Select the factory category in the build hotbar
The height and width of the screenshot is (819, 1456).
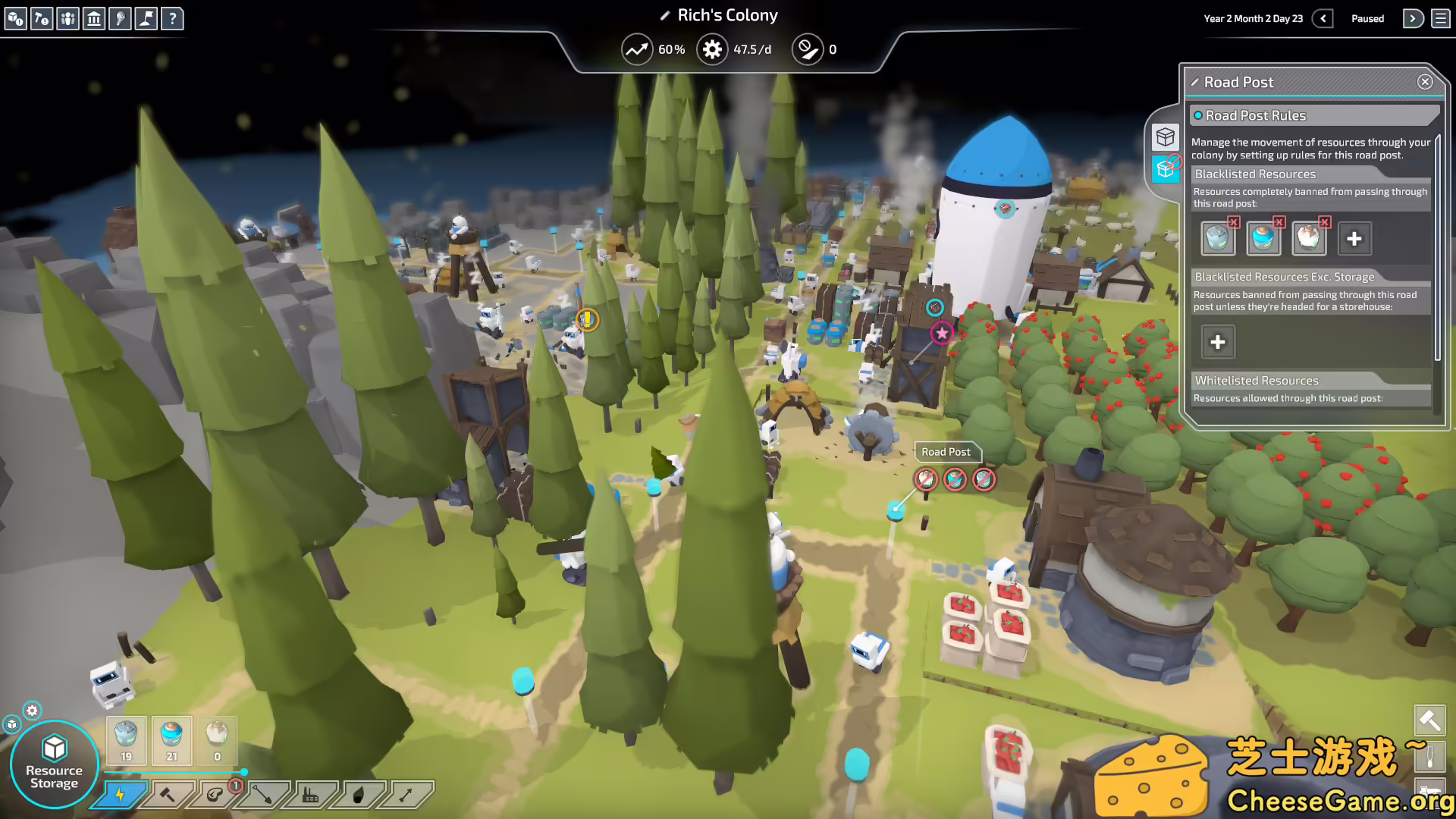tap(309, 796)
